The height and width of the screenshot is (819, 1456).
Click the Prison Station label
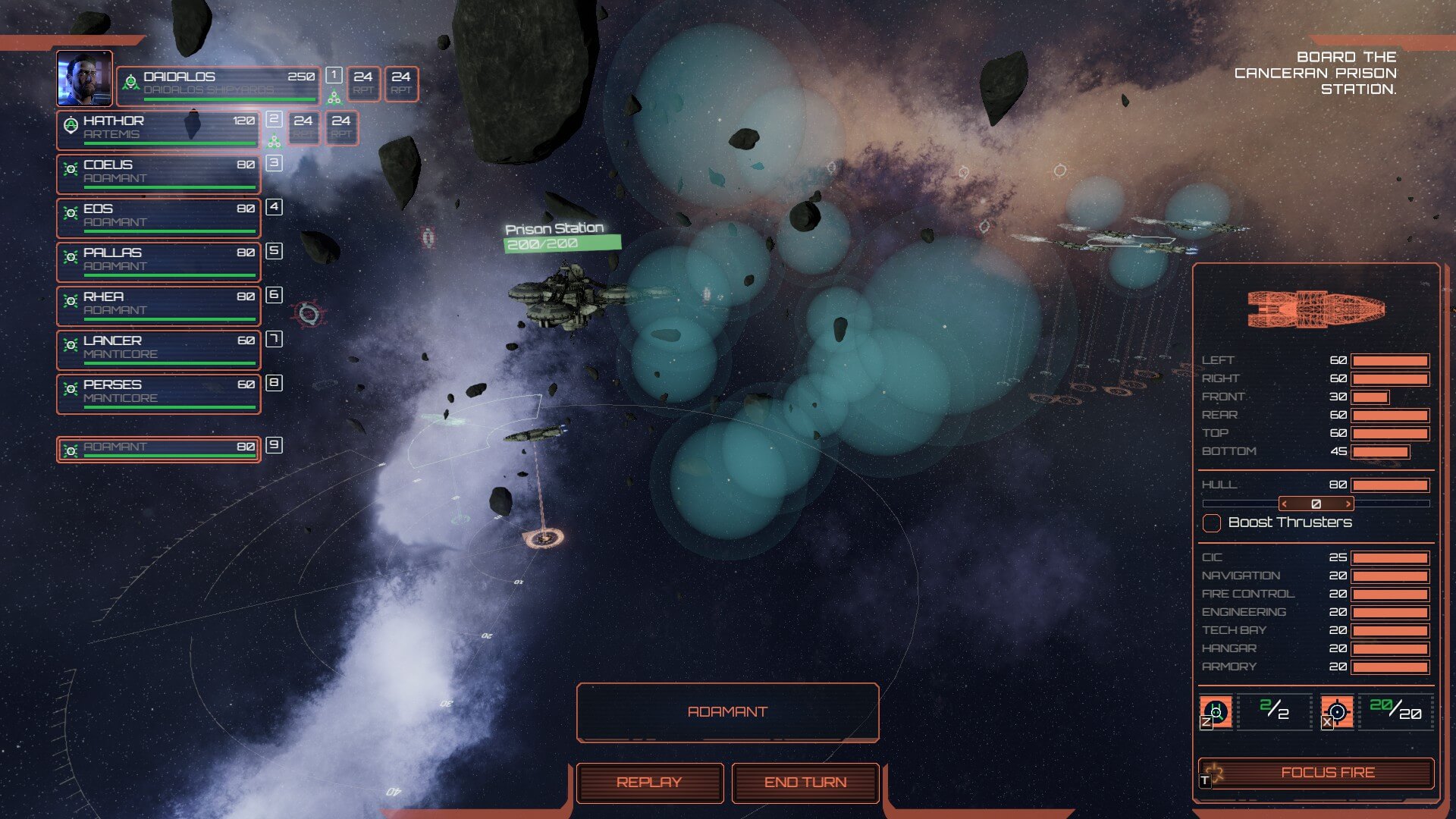pyautogui.click(x=554, y=228)
